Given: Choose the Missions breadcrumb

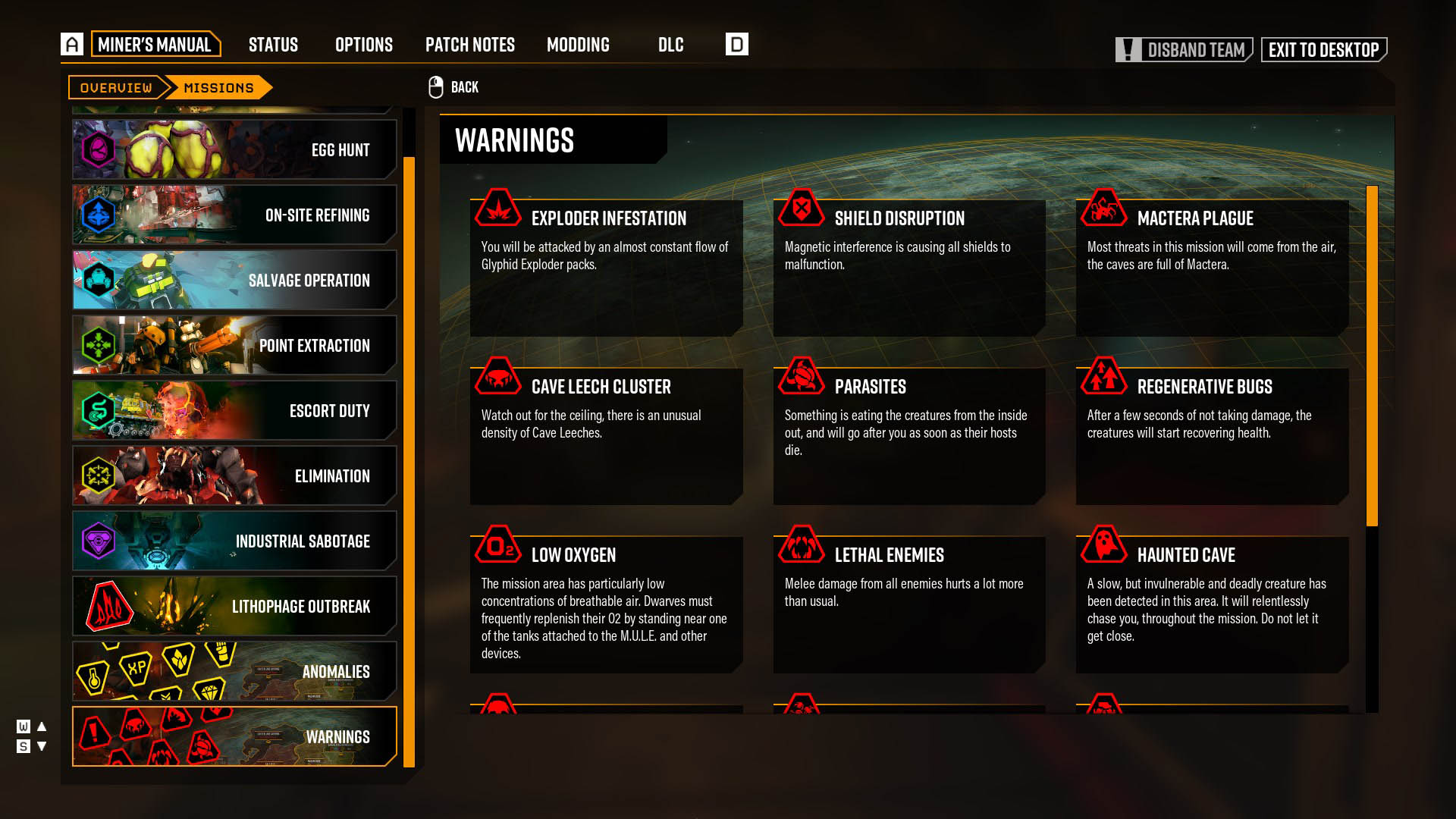Looking at the screenshot, I should coord(218,88).
